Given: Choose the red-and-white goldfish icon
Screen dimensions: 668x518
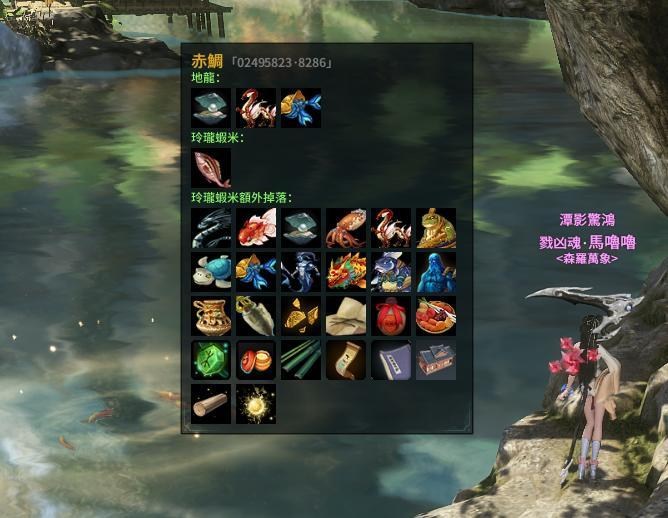Looking at the screenshot, I should point(256,228).
